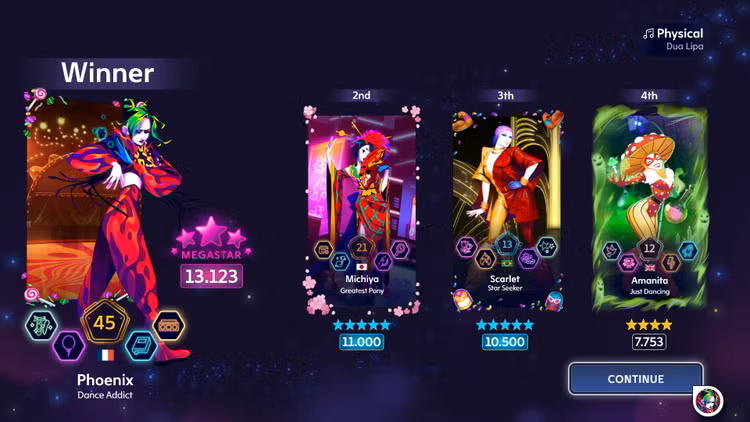Image resolution: width=750 pixels, height=422 pixels.
Task: Open the player avatar beside Continue
Action: pyautogui.click(x=709, y=401)
